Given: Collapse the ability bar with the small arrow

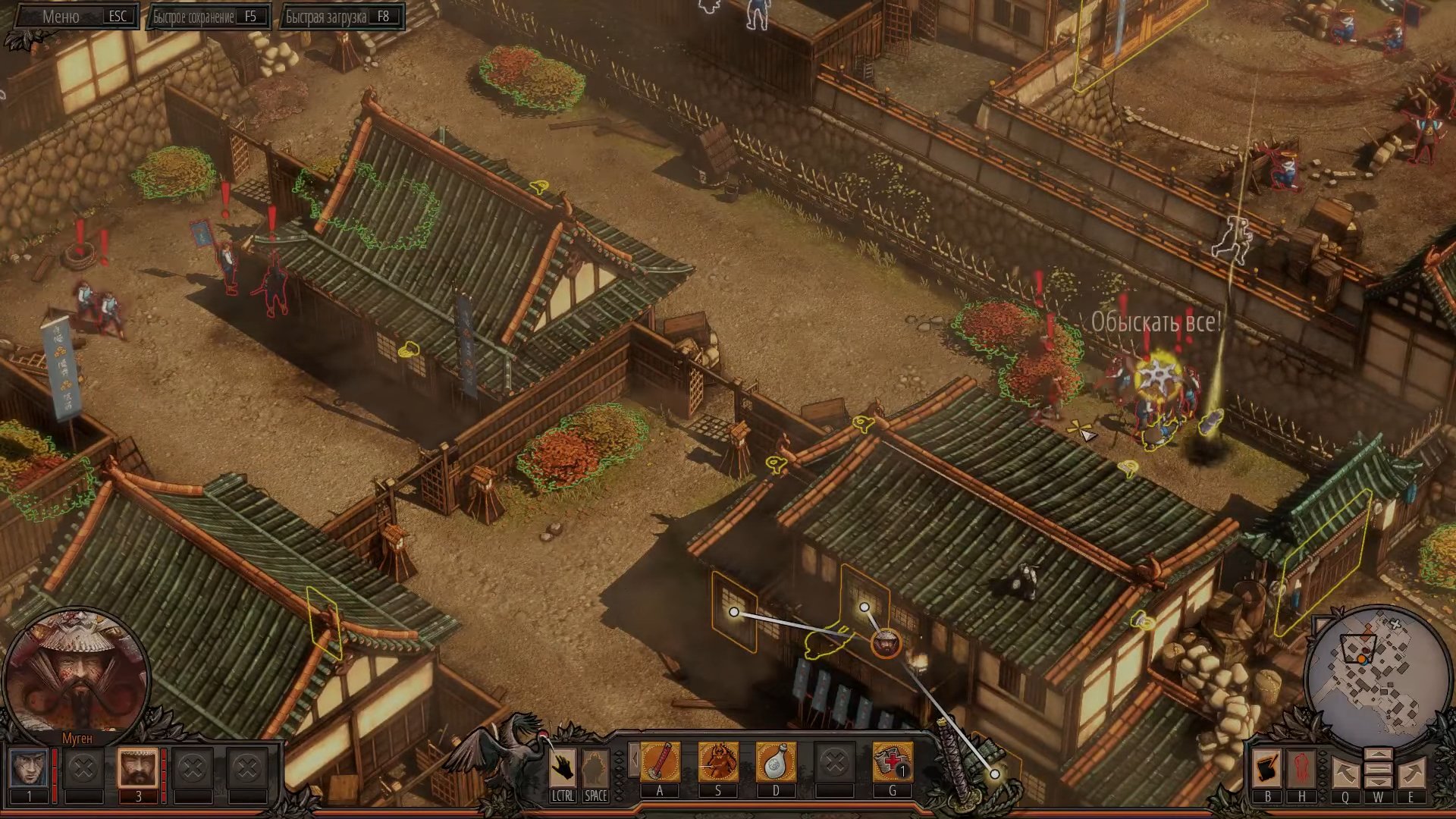Looking at the screenshot, I should point(633,759).
